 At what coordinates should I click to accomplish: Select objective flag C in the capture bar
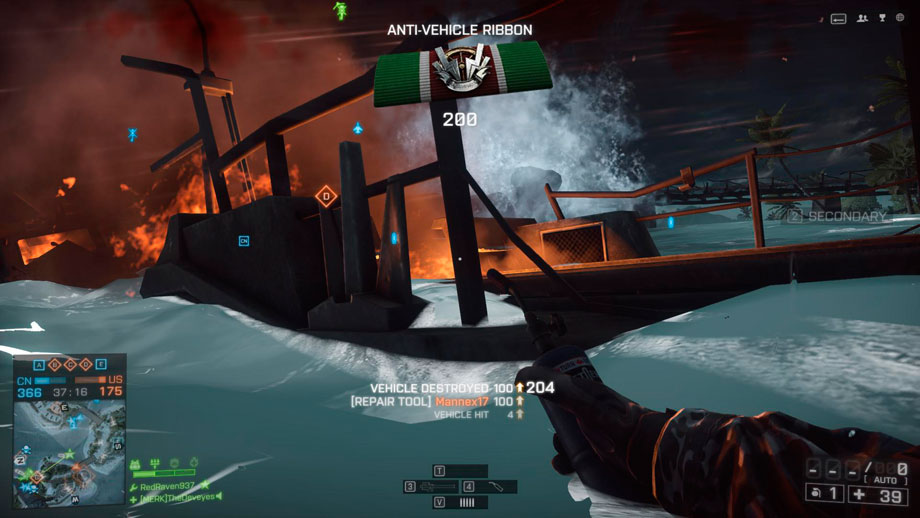tap(70, 365)
